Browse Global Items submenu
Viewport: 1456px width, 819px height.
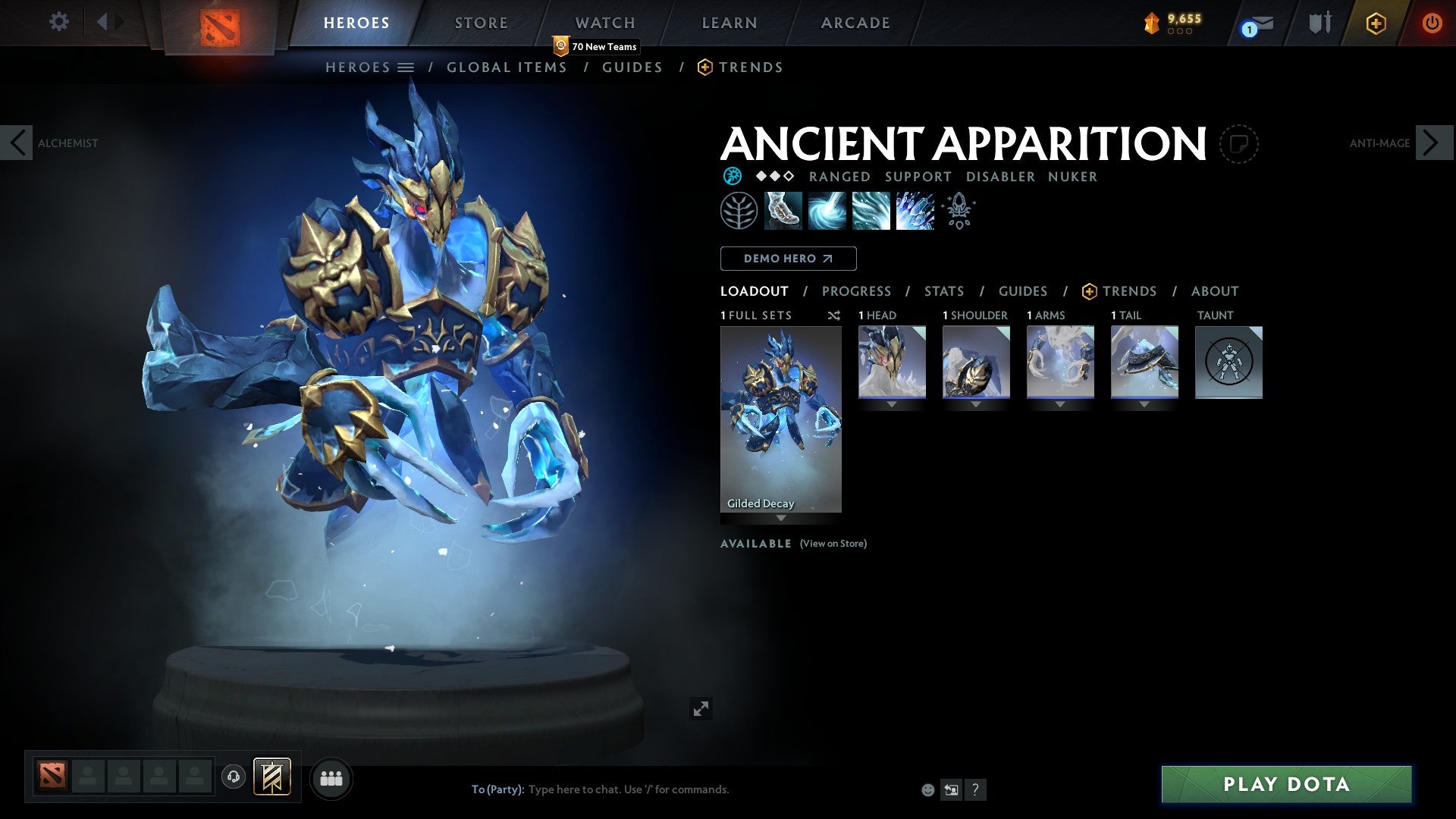point(507,67)
